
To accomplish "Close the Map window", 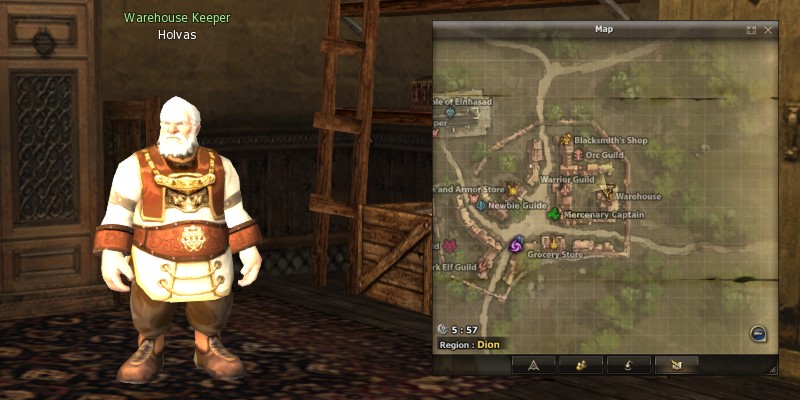I will pos(768,30).
